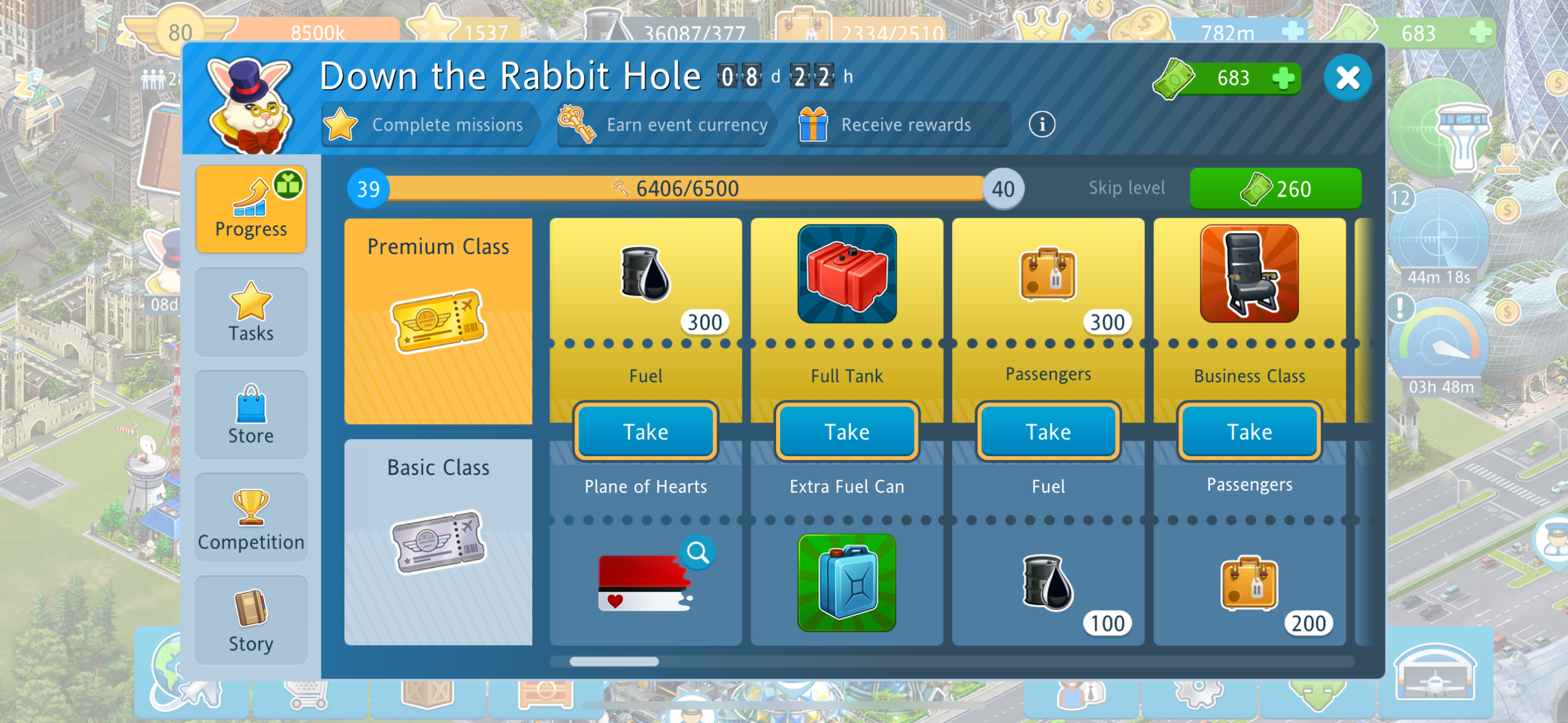Open the event info button
The width and height of the screenshot is (1568, 723).
pyautogui.click(x=1041, y=125)
